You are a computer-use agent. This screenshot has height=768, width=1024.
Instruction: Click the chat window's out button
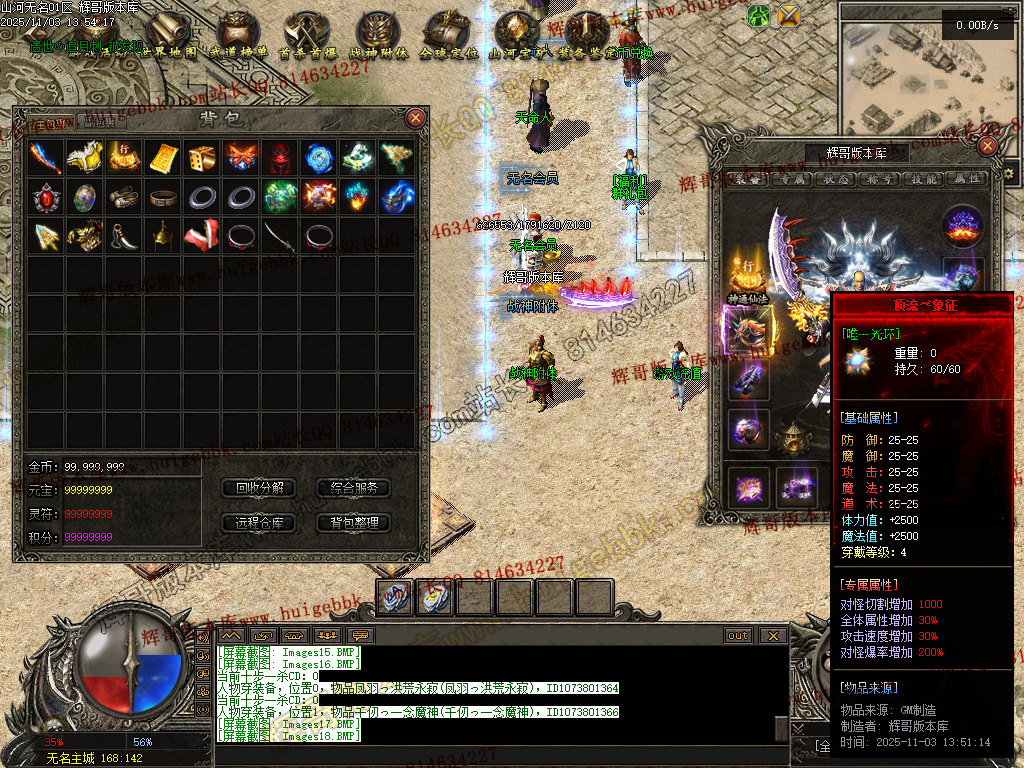[738, 636]
